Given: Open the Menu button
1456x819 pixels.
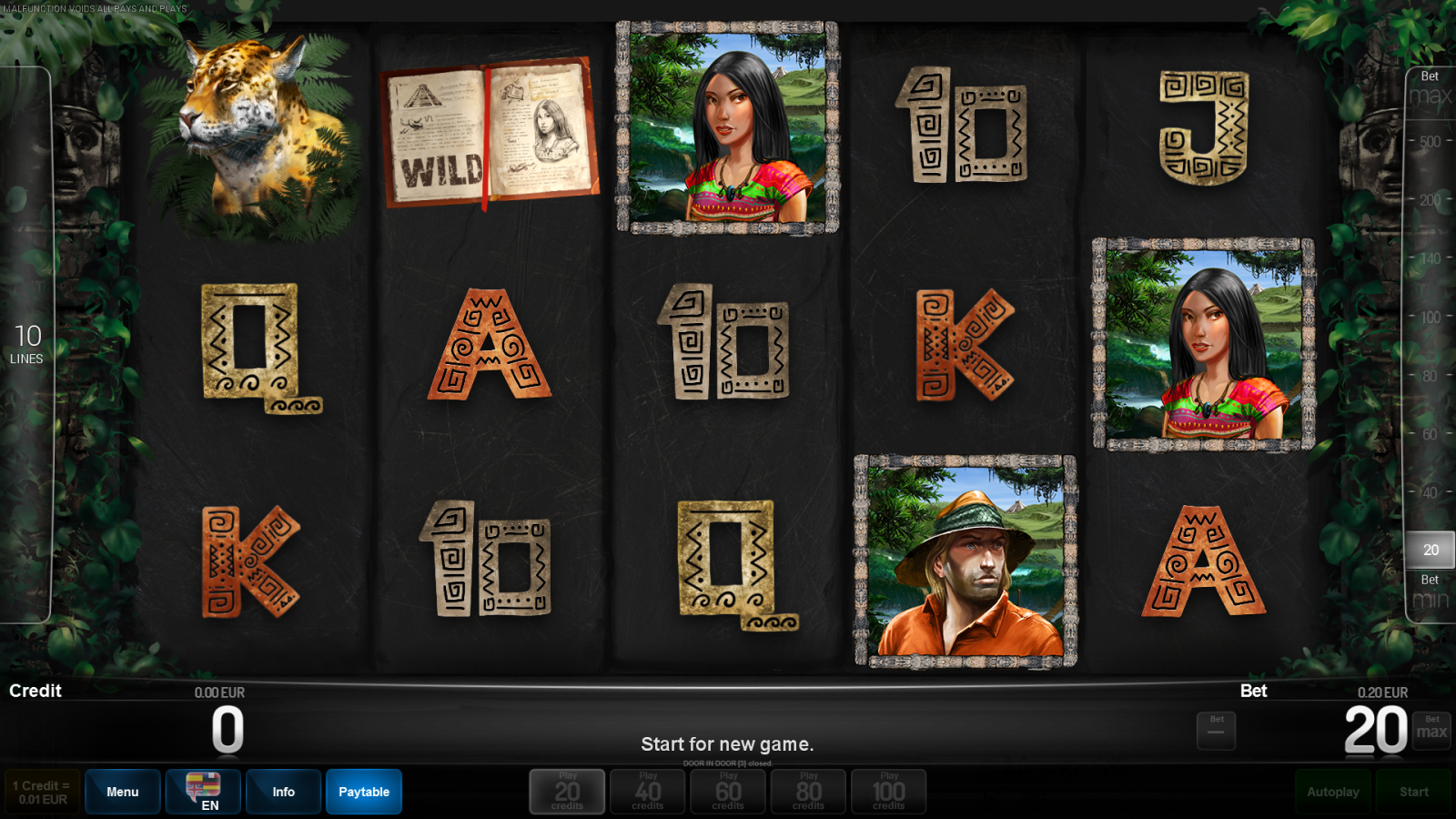Looking at the screenshot, I should point(123,792).
